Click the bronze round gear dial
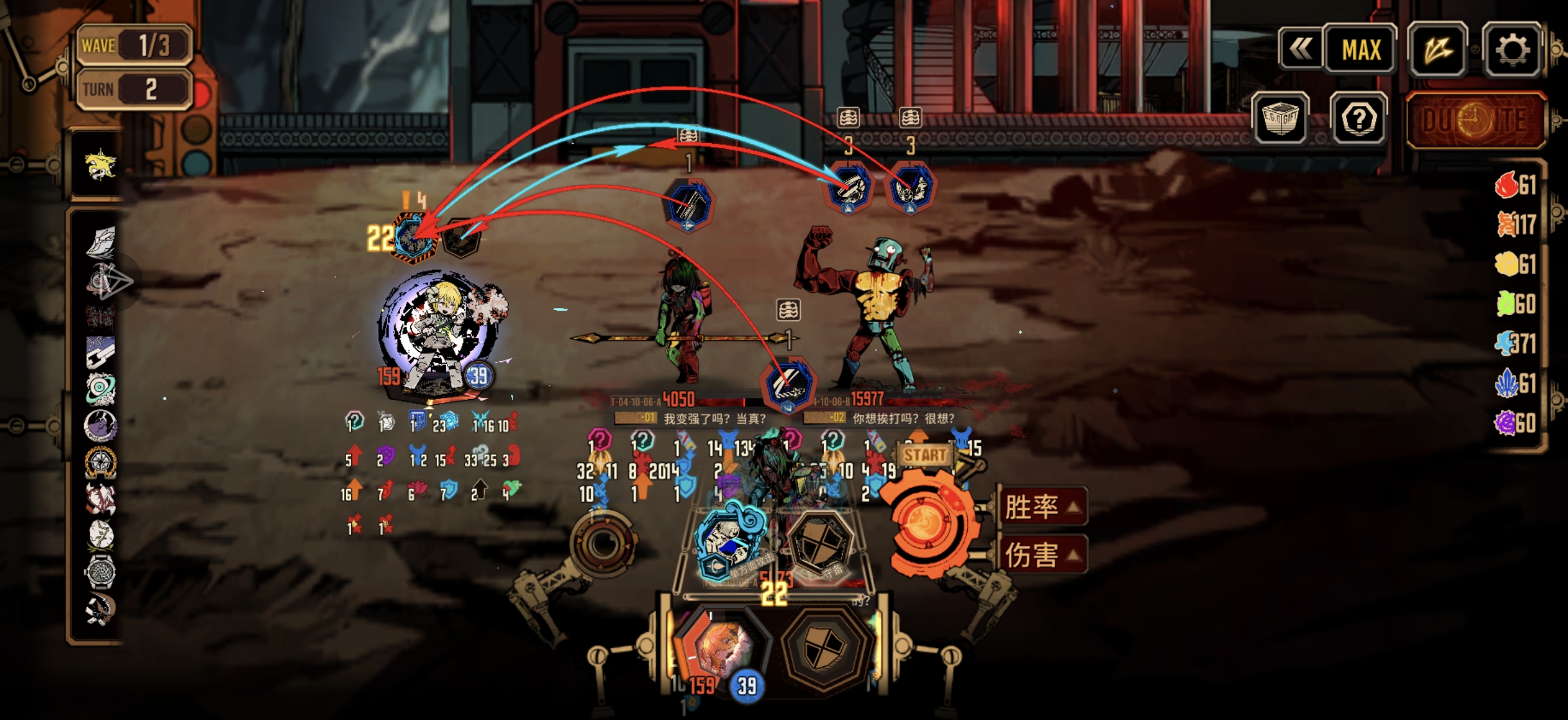This screenshot has width=1568, height=720. tap(602, 543)
